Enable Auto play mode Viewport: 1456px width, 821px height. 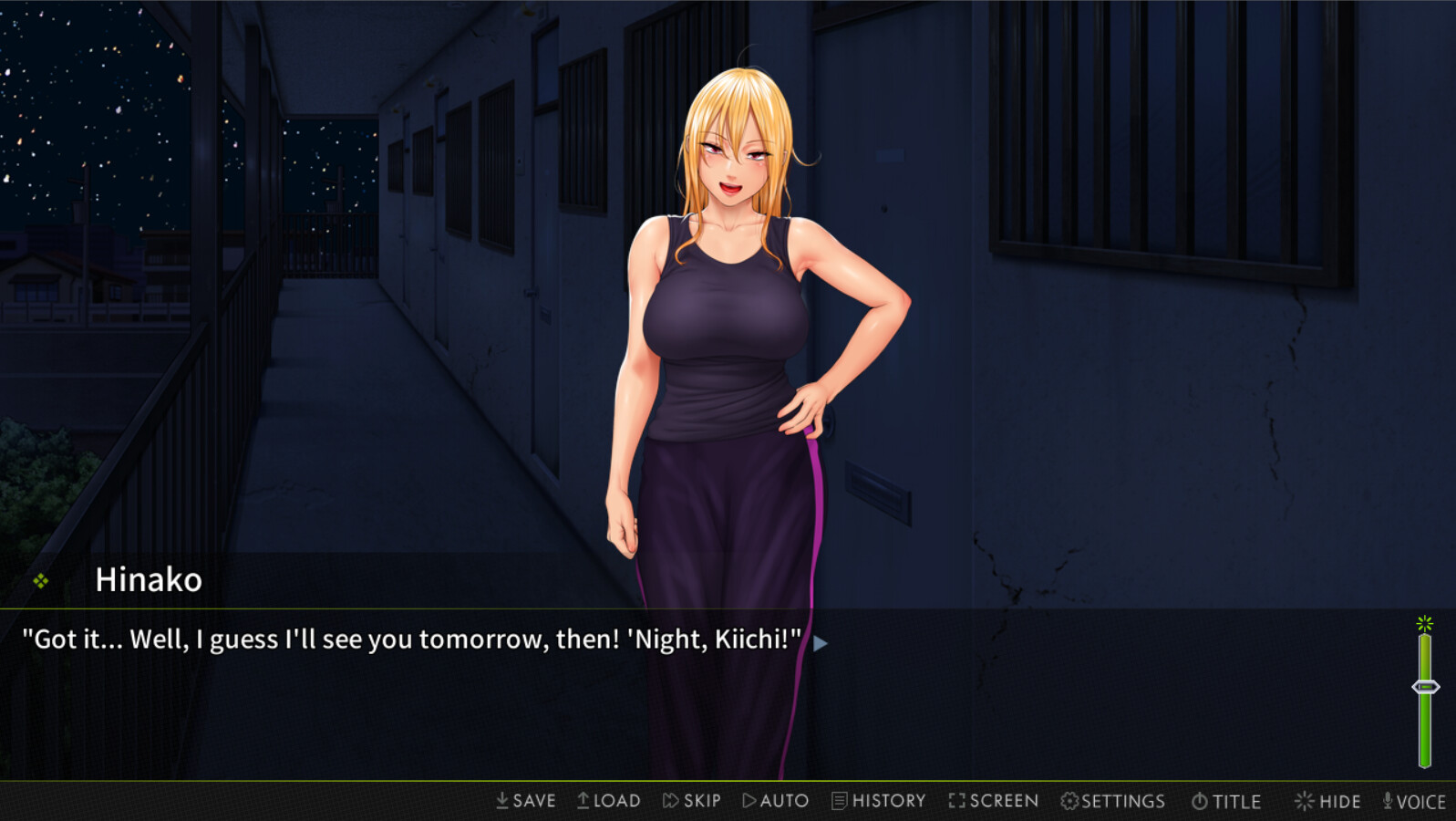click(775, 800)
